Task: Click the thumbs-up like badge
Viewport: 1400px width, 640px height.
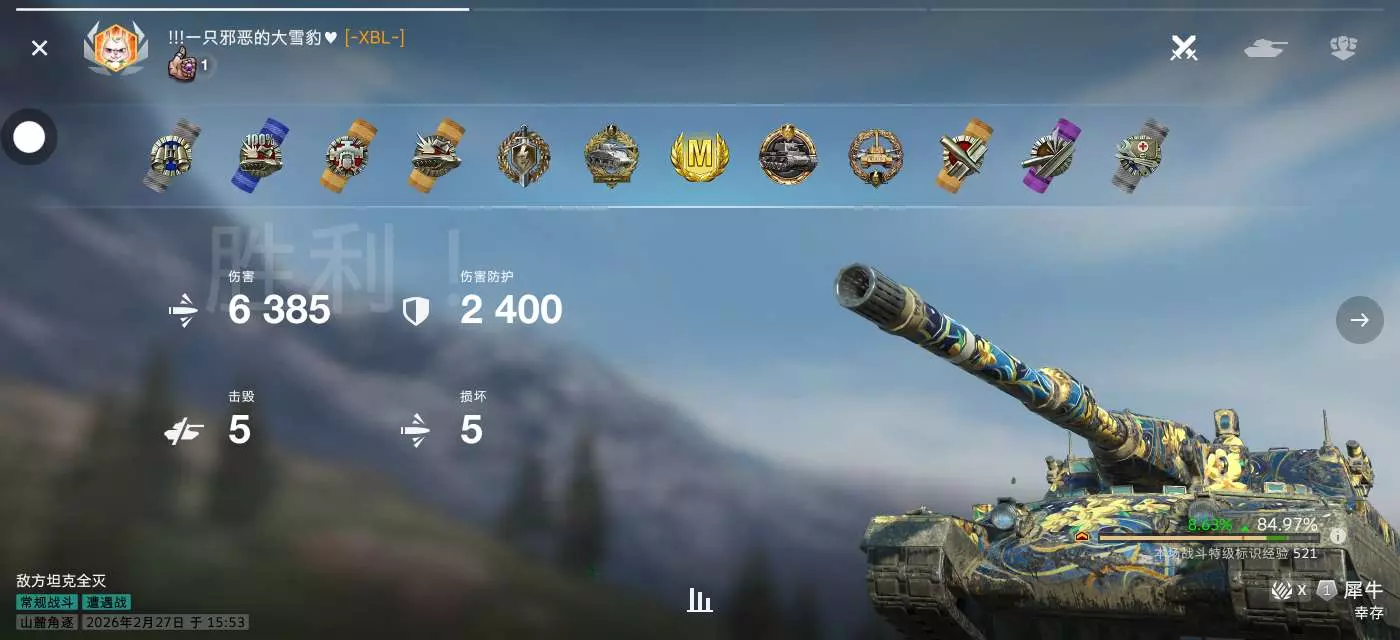Action: pos(183,67)
